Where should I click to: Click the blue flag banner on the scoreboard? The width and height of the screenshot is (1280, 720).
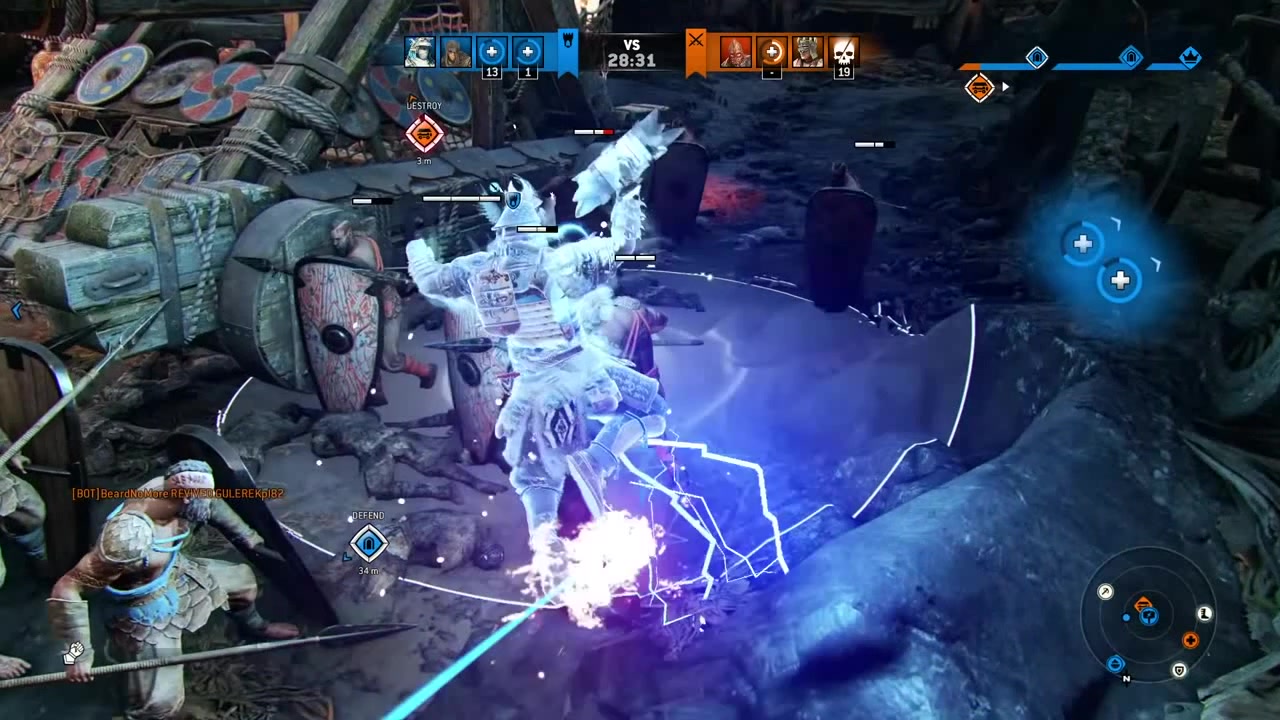[x=566, y=50]
